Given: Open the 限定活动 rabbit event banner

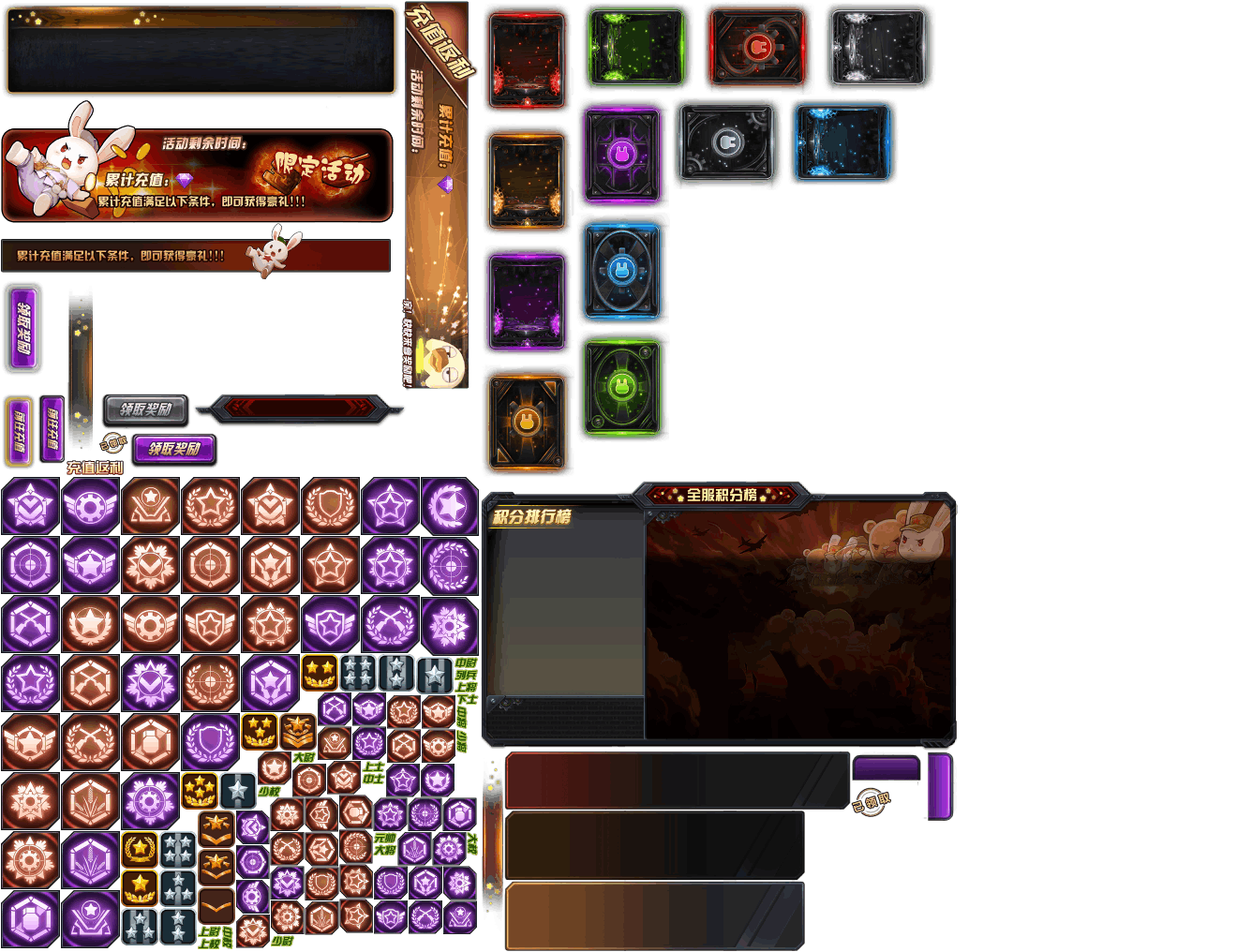Looking at the screenshot, I should coord(197,175).
